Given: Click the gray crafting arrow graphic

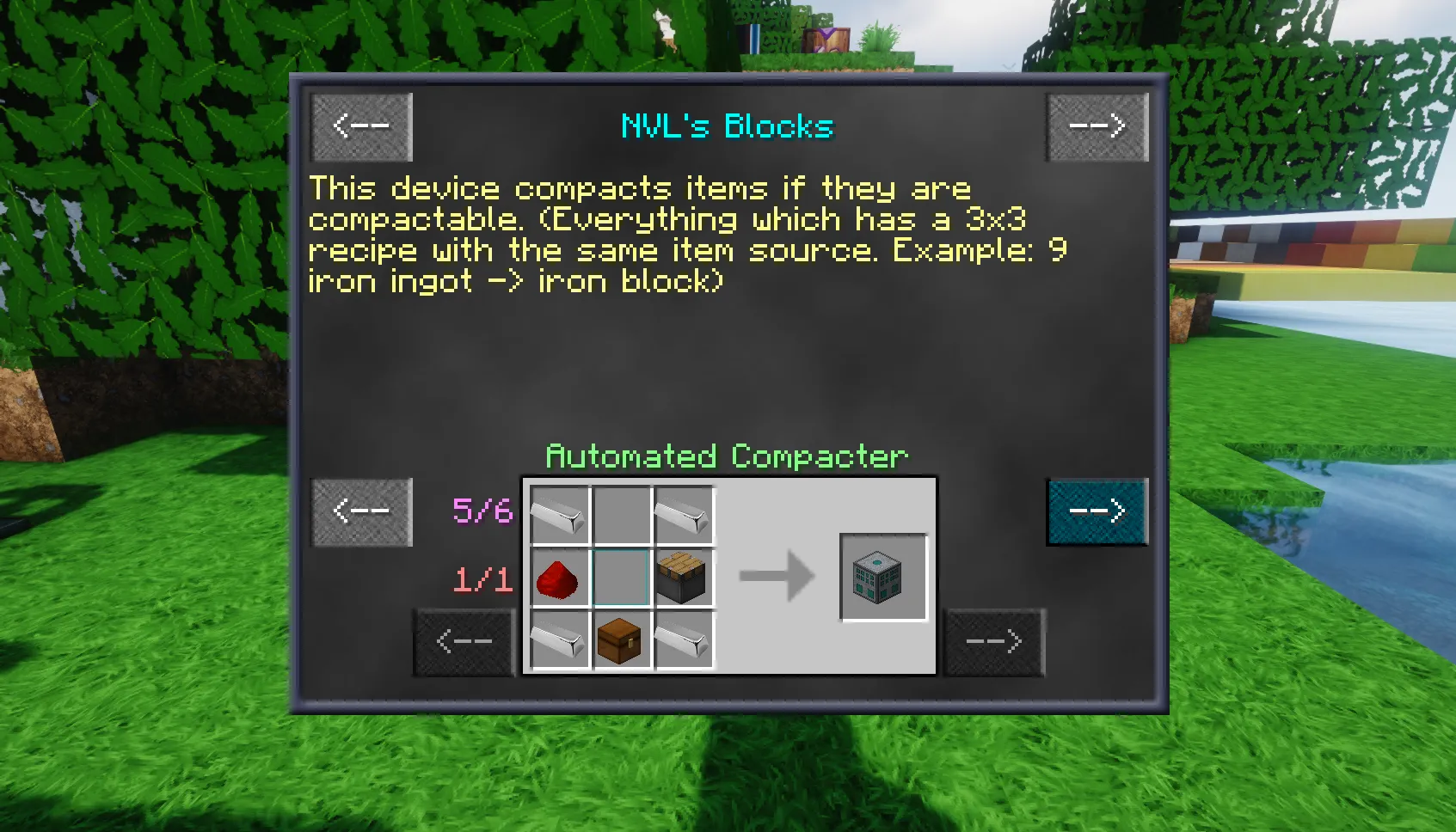Looking at the screenshot, I should pos(778,578).
